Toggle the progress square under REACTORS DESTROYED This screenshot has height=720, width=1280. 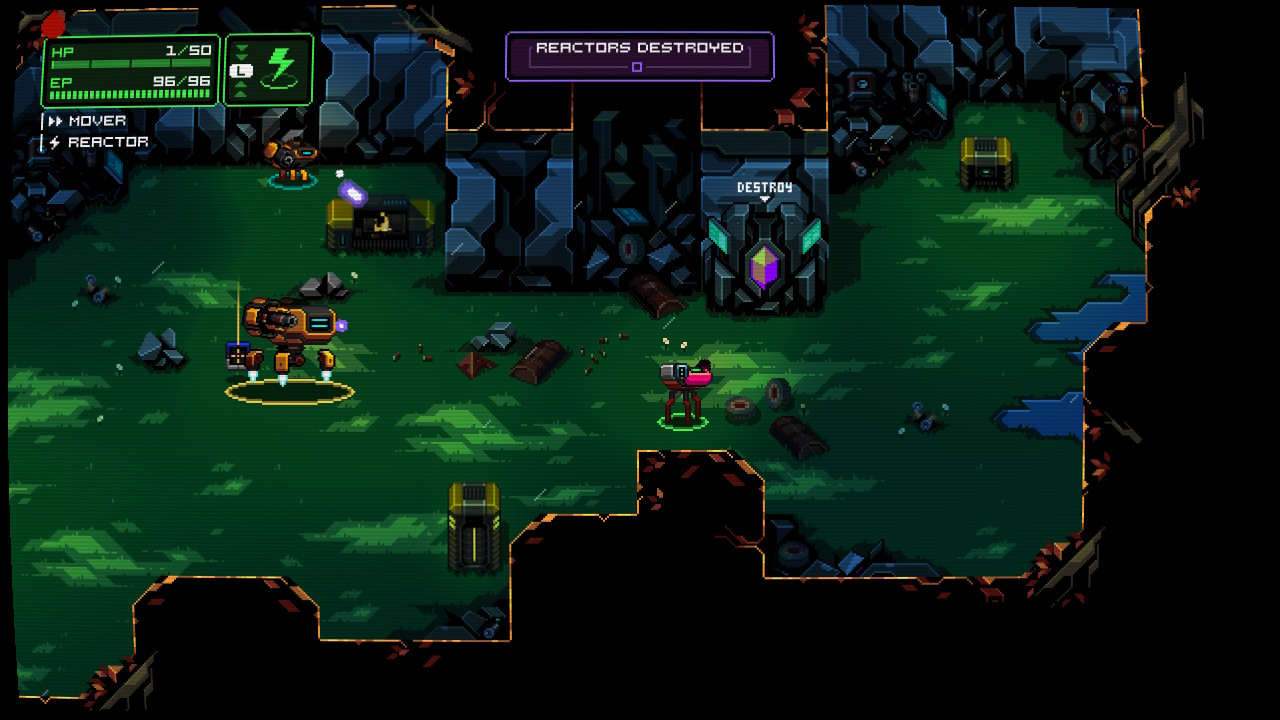coord(637,66)
